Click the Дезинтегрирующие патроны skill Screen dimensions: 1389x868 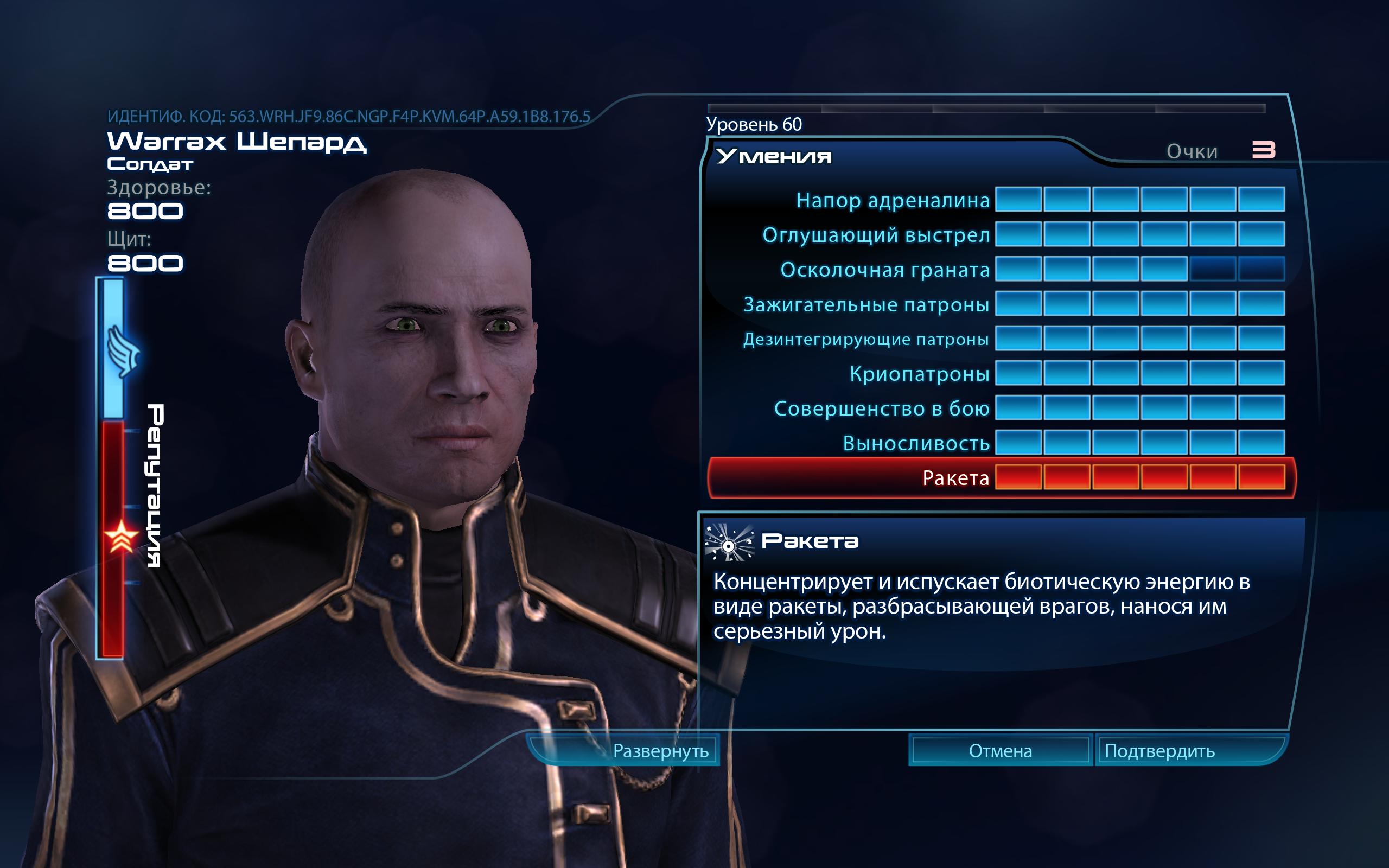865,339
